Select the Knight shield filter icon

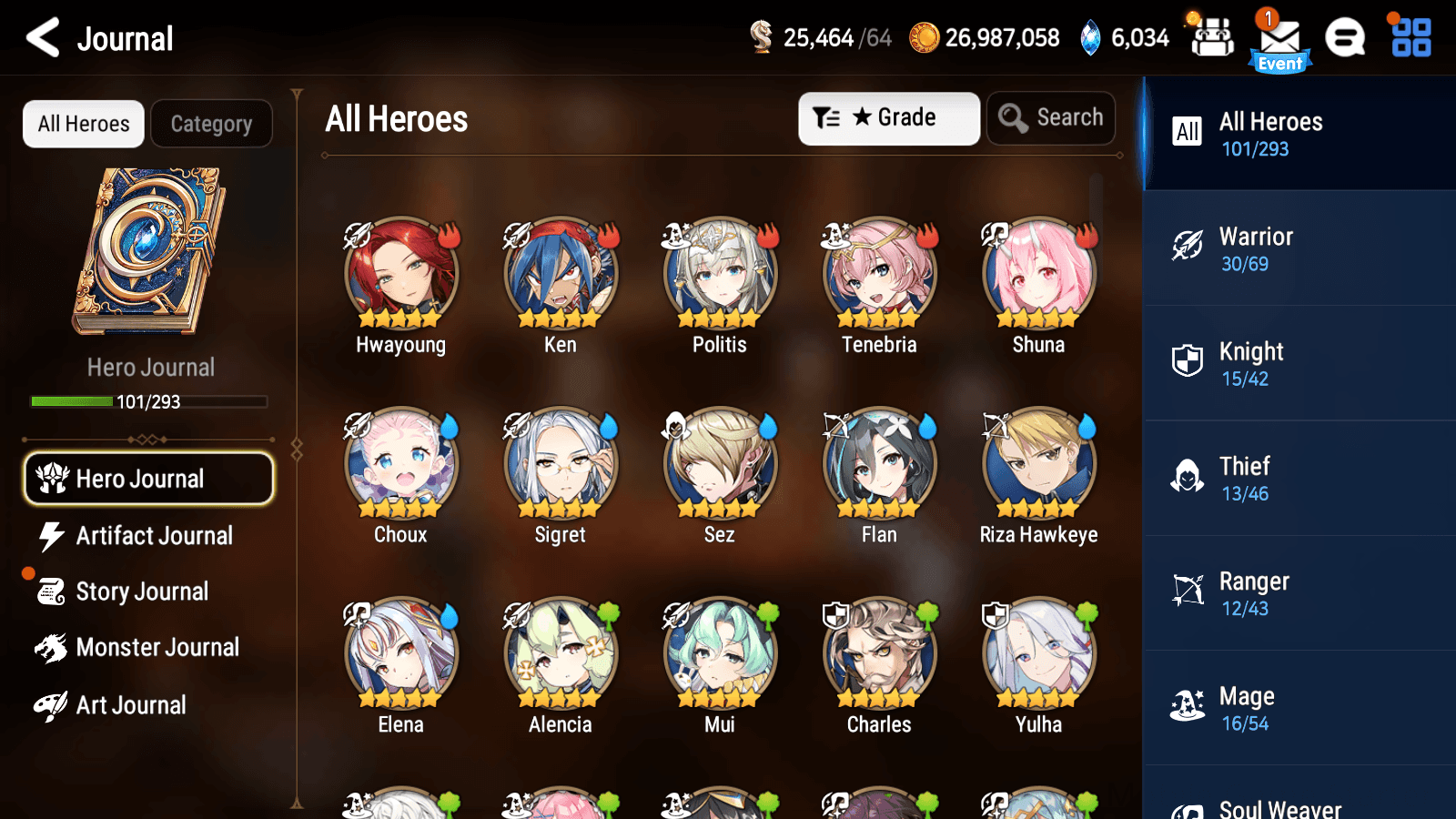pos(1188,362)
